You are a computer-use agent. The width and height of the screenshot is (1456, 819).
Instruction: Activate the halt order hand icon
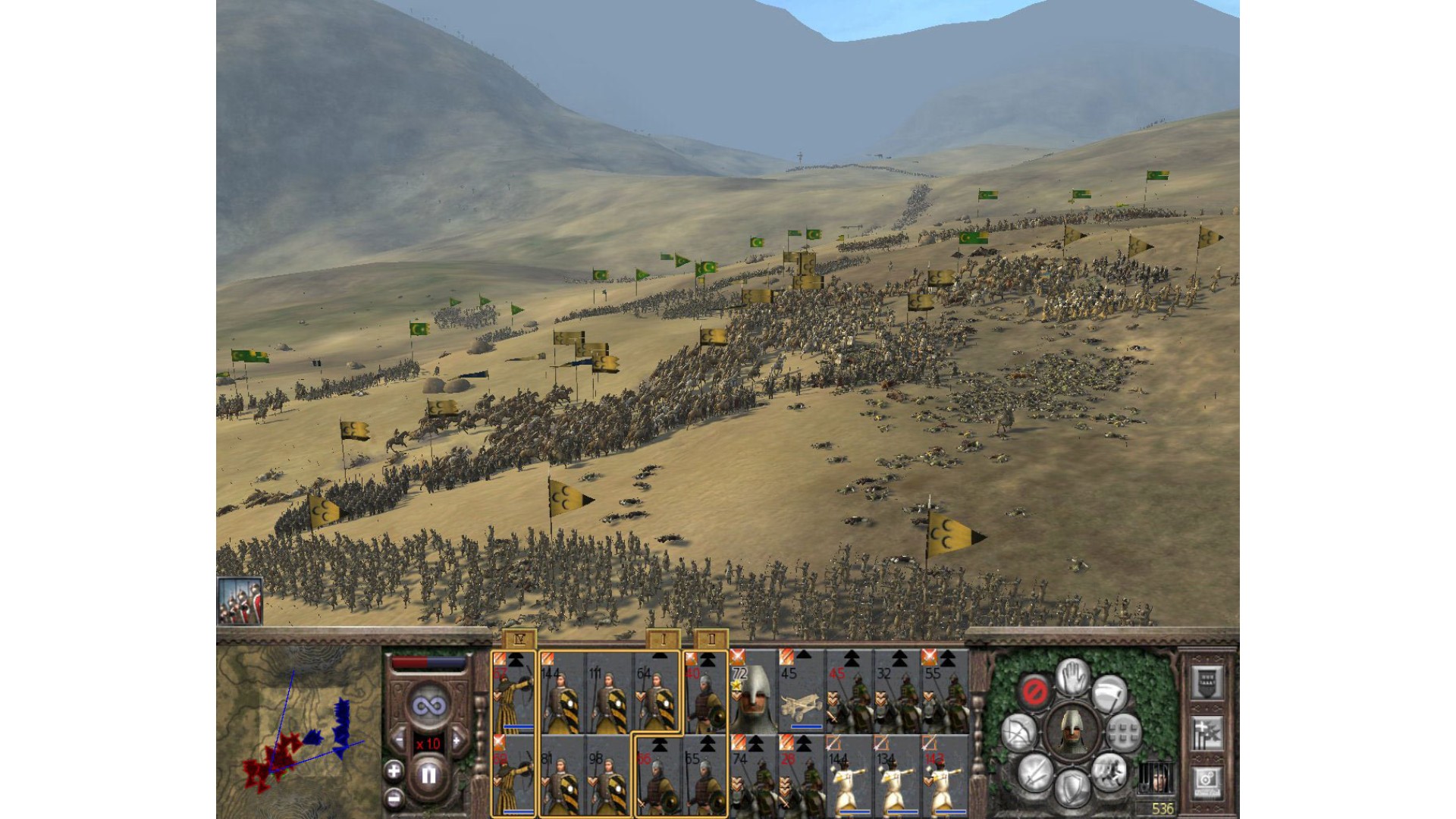[1073, 677]
